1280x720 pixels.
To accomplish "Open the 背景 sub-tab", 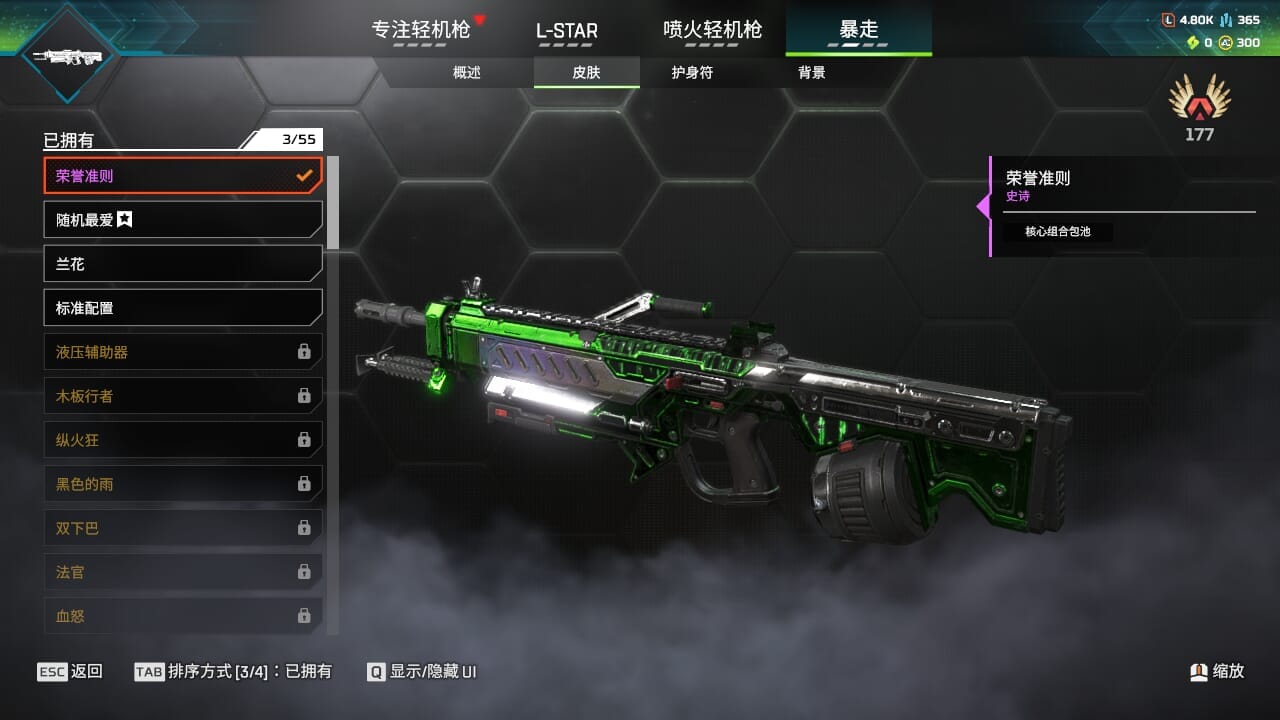I will (812, 73).
